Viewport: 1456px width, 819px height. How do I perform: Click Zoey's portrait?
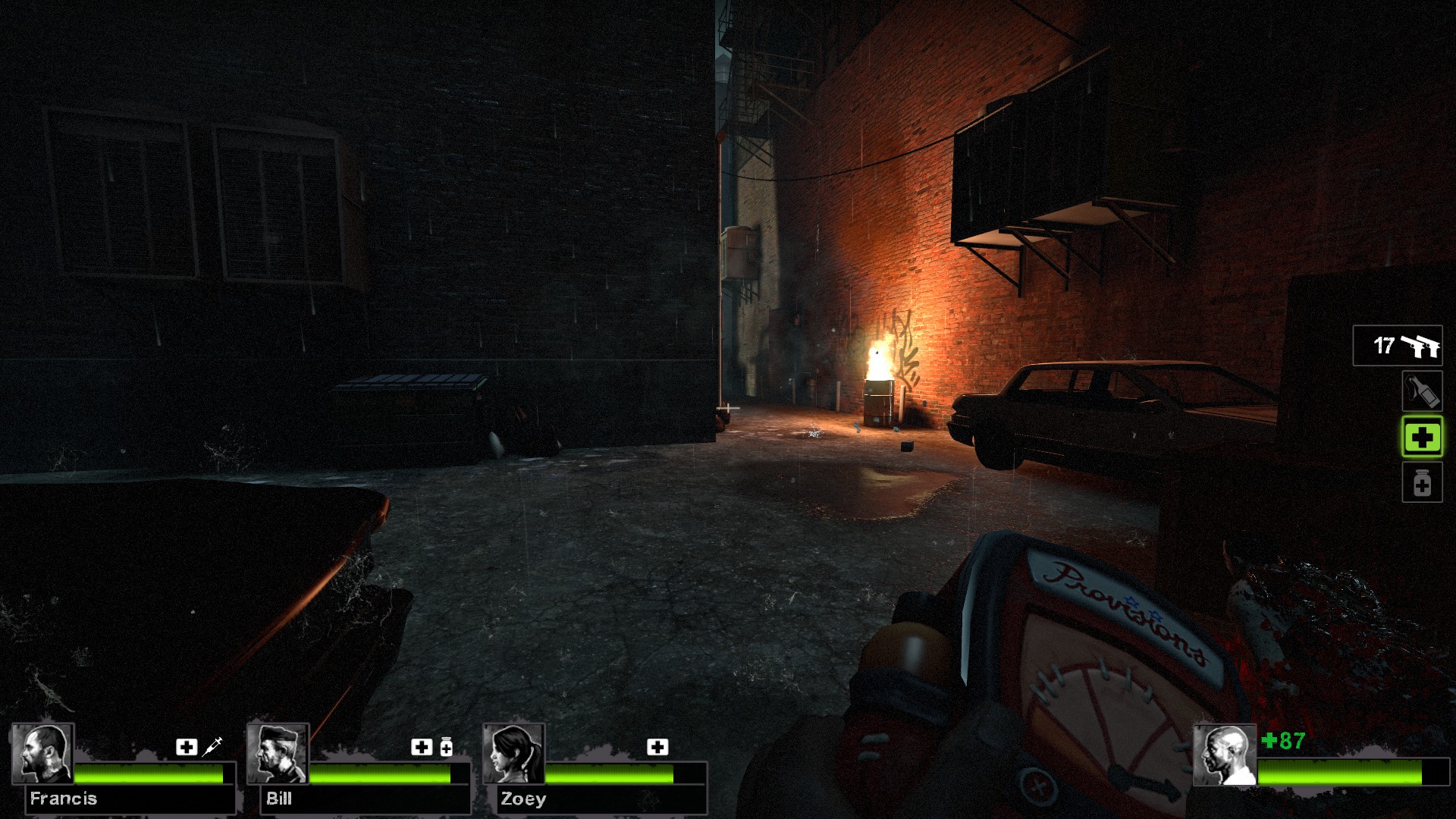pos(514,754)
